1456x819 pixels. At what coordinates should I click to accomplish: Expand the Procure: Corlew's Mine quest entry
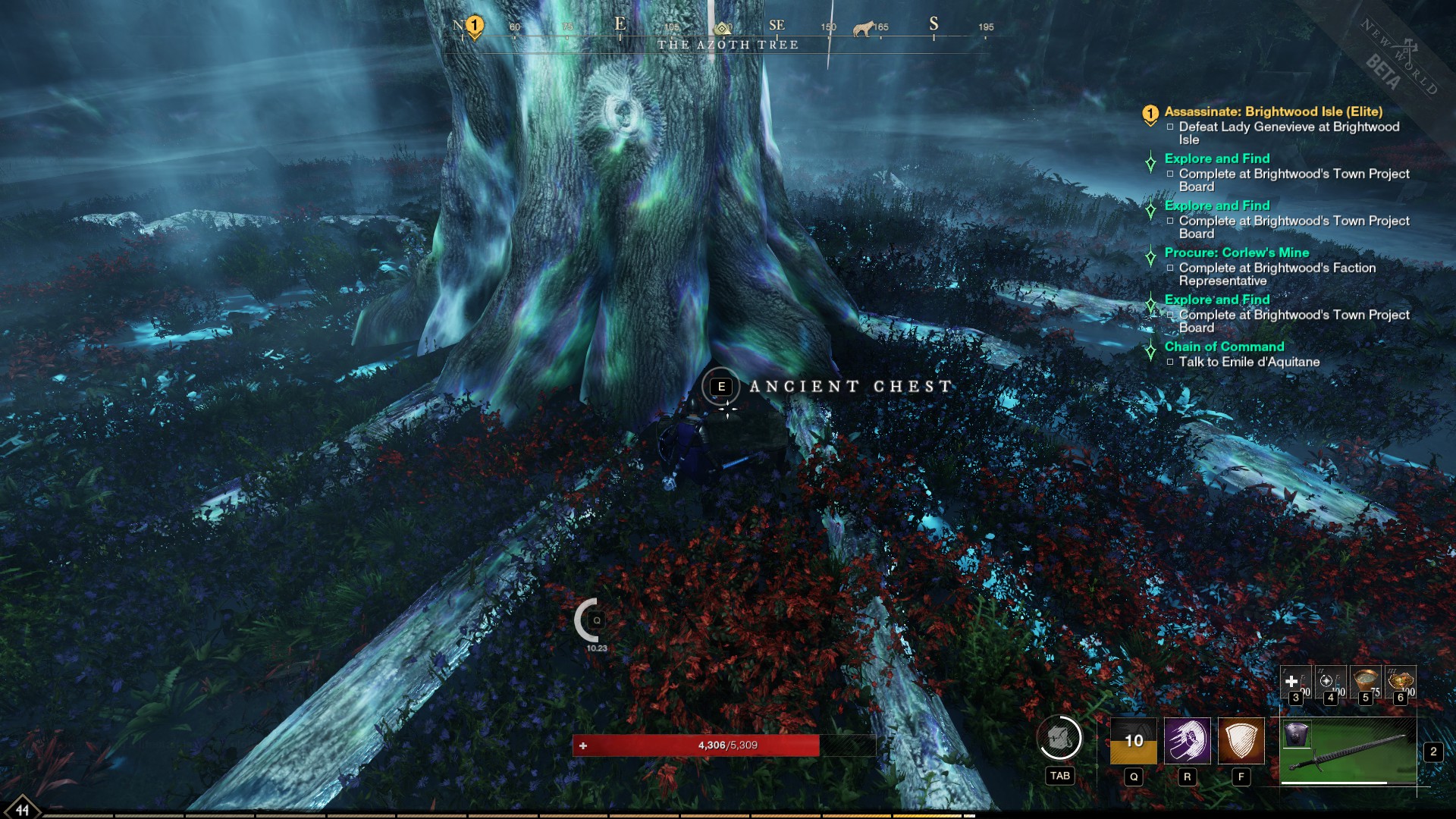(x=1236, y=254)
